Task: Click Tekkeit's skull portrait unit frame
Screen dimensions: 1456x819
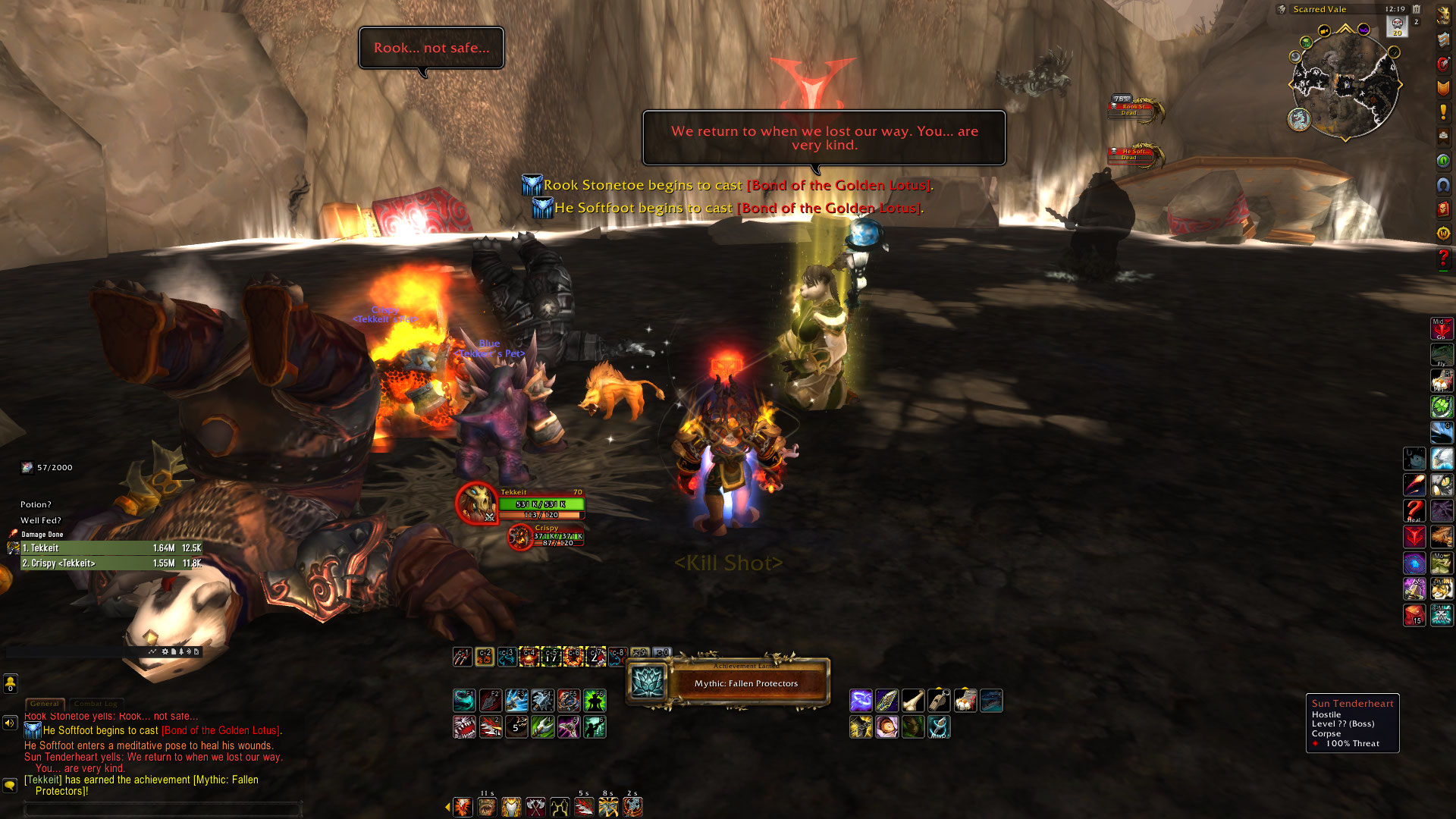Action: pos(477,503)
